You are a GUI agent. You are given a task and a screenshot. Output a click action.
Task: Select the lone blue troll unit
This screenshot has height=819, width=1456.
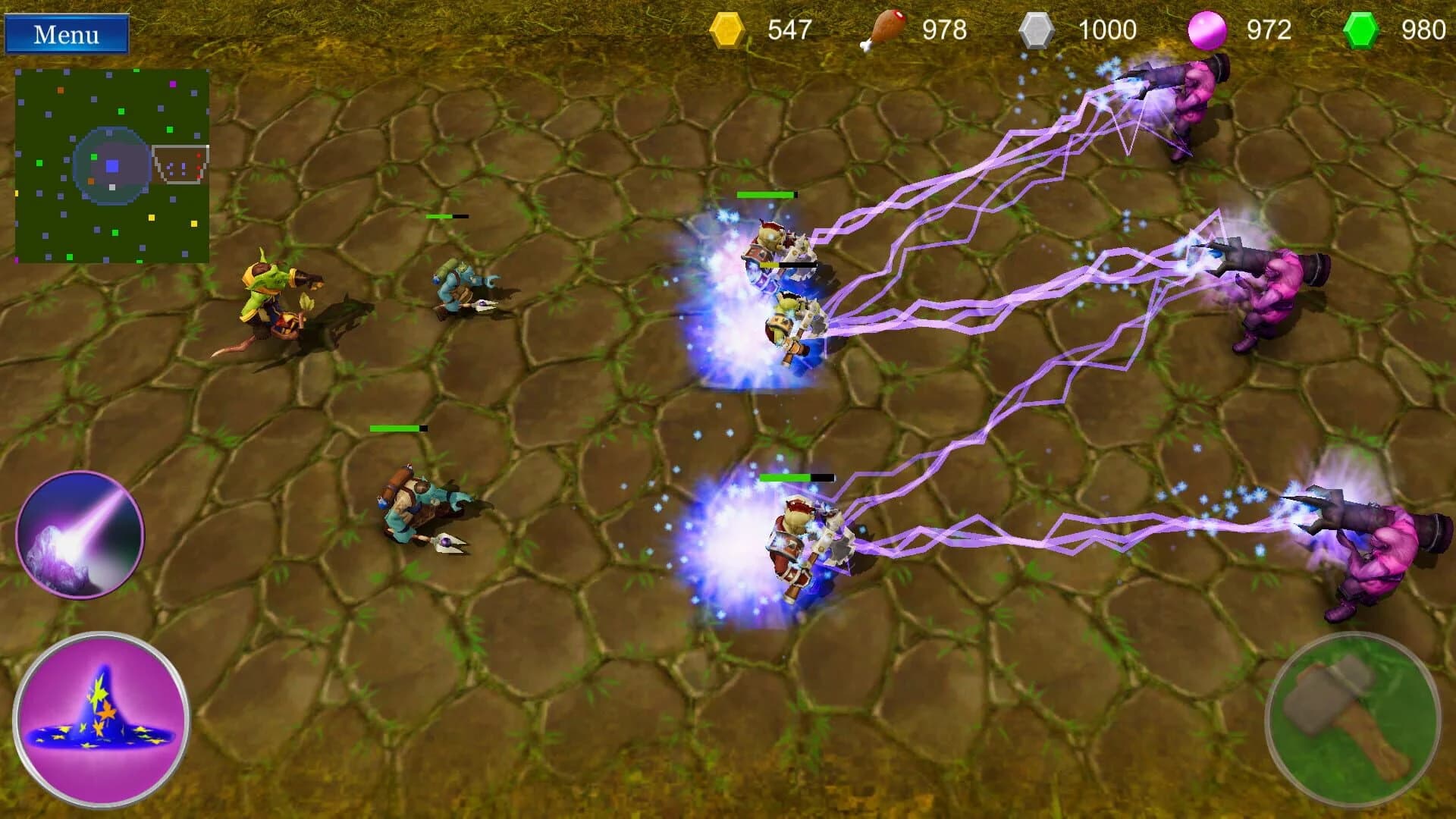[463, 288]
